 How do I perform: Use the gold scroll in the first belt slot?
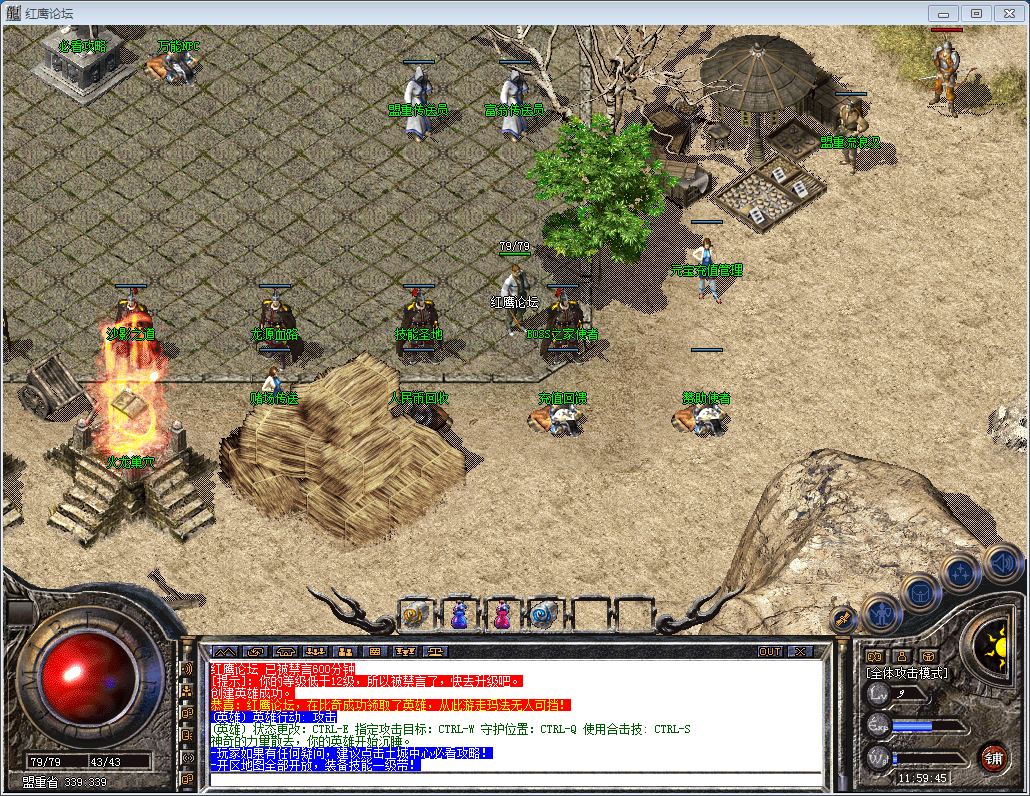(x=416, y=615)
